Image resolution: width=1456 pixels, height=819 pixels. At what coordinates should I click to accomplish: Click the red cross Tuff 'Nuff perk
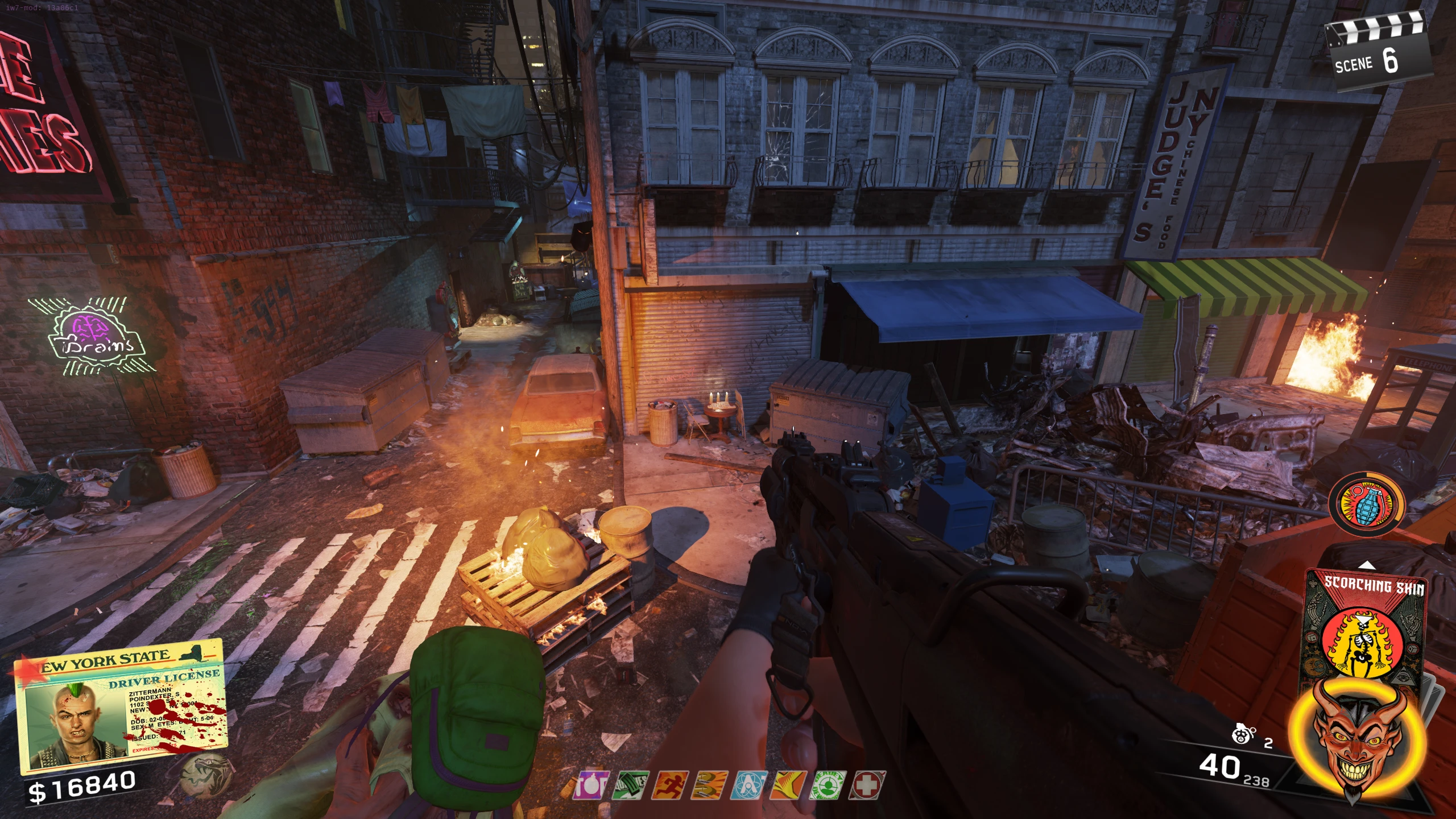click(x=867, y=786)
